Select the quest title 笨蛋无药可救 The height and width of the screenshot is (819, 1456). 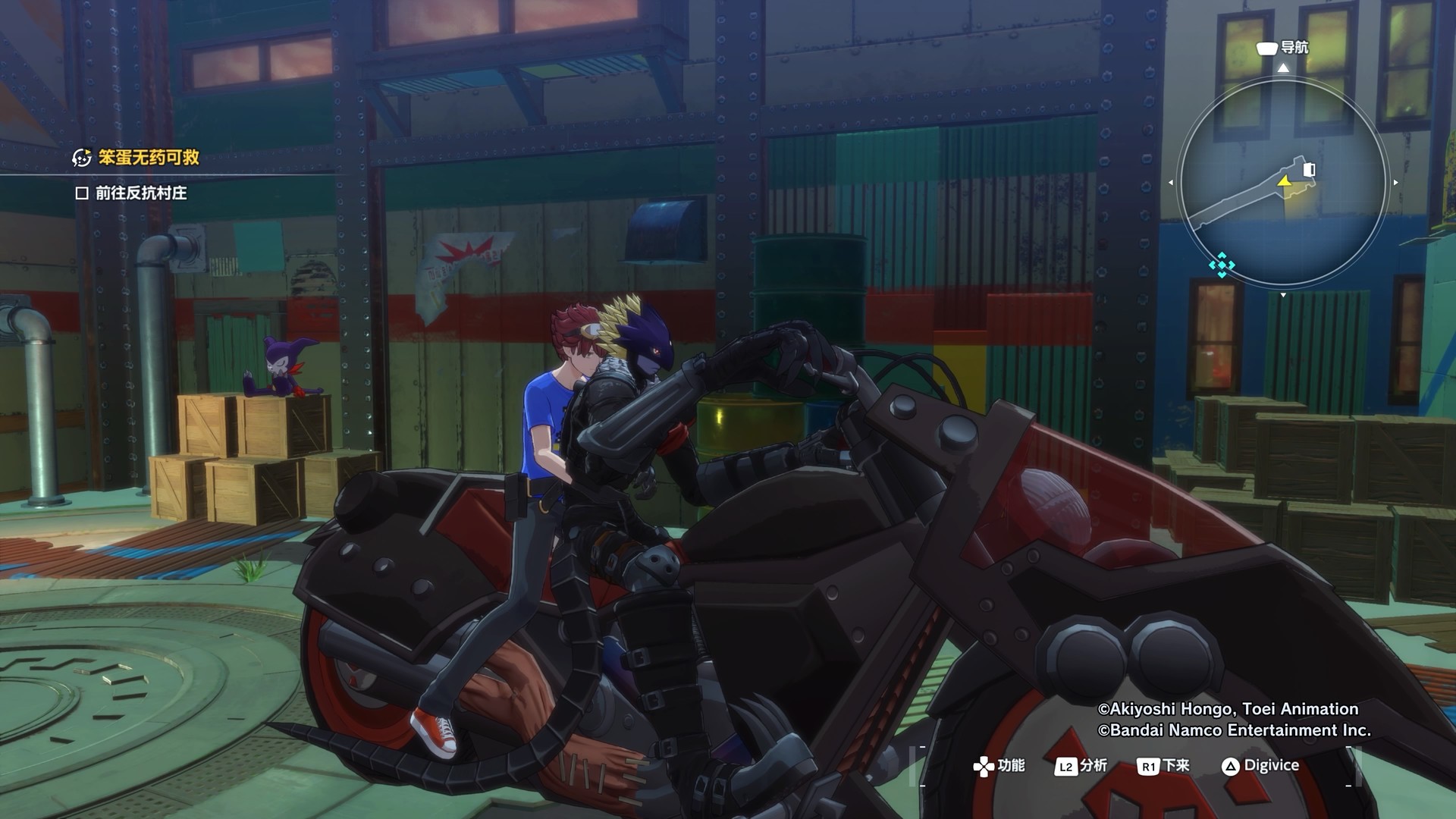click(x=149, y=158)
